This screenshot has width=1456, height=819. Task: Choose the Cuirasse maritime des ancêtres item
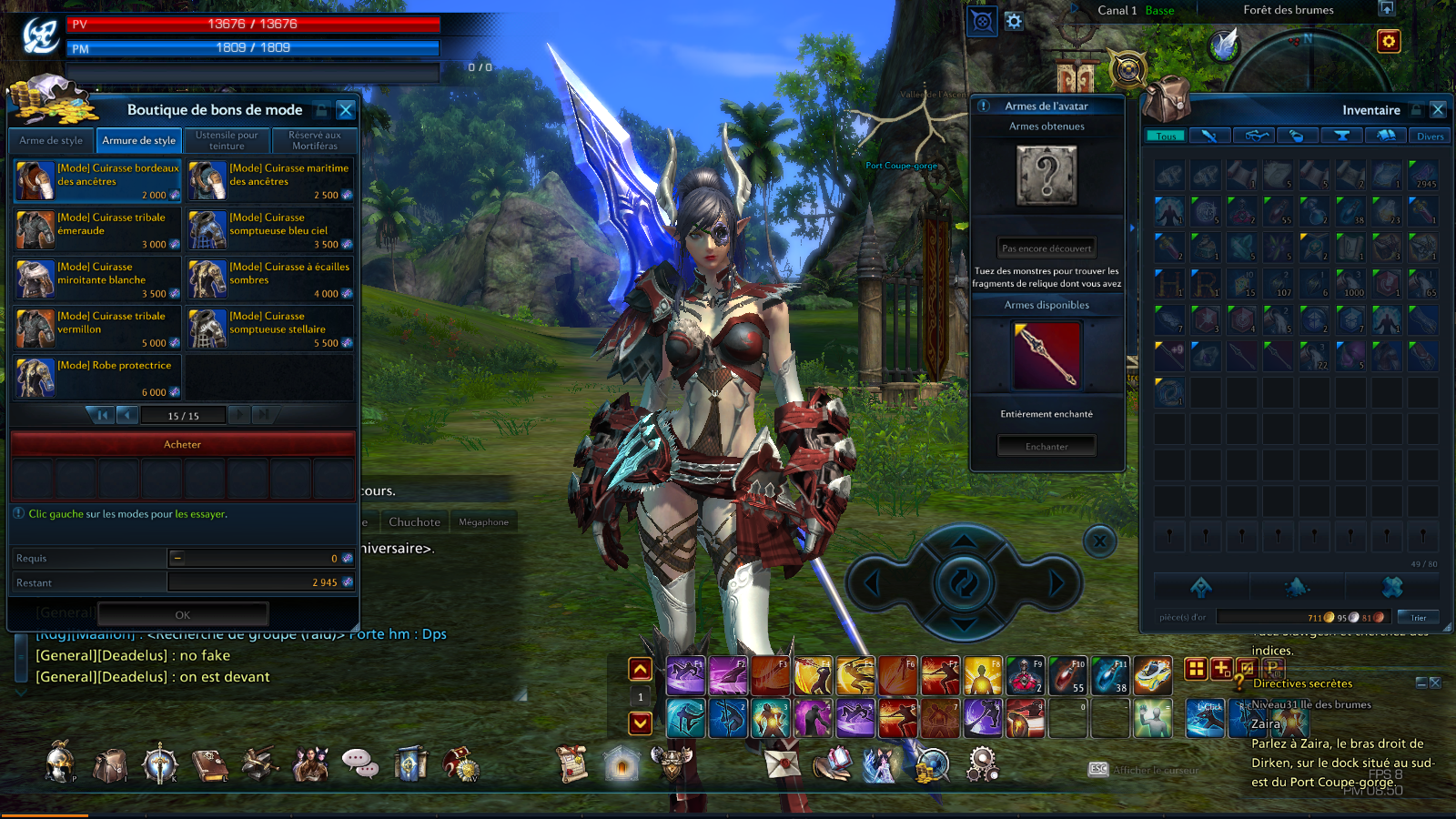(270, 180)
